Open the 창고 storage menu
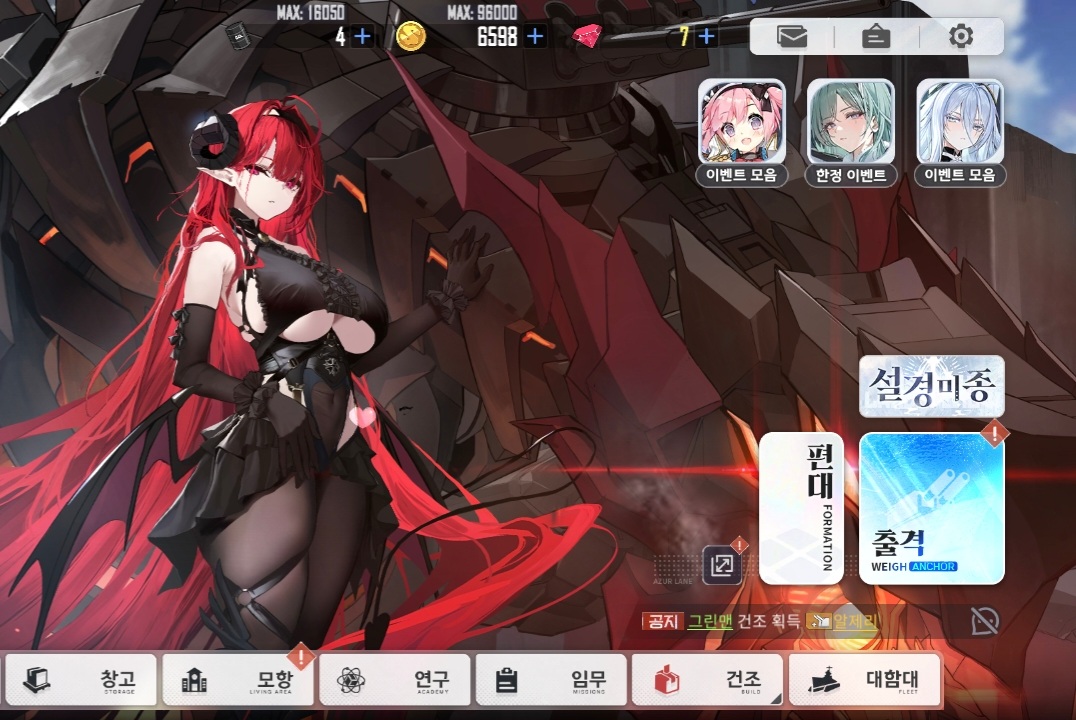 (82, 680)
